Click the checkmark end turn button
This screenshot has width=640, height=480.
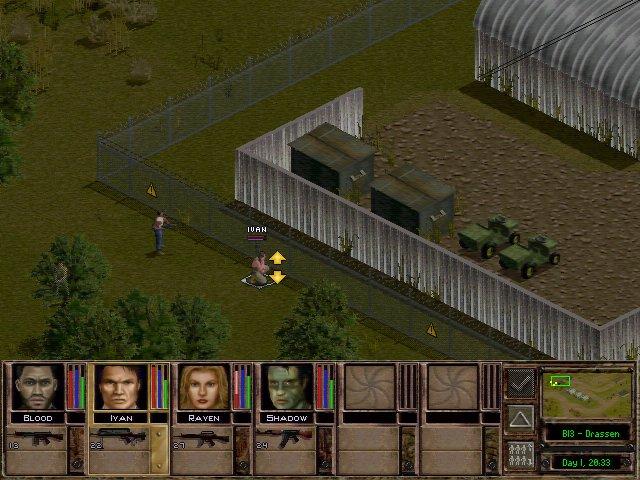tap(520, 381)
